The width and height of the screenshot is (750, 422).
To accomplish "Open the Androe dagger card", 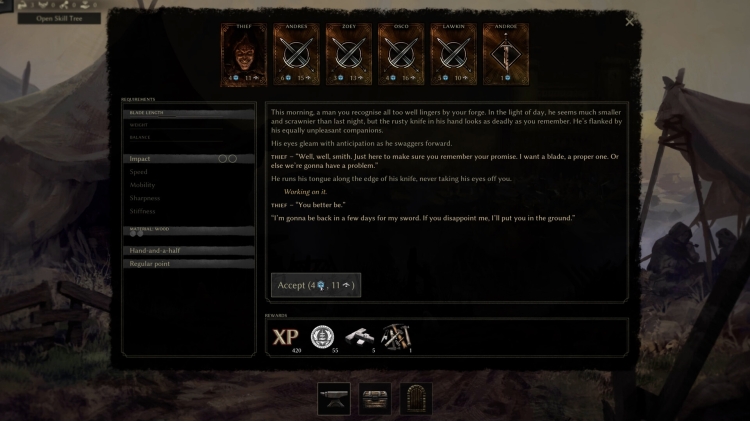I will coord(505,56).
